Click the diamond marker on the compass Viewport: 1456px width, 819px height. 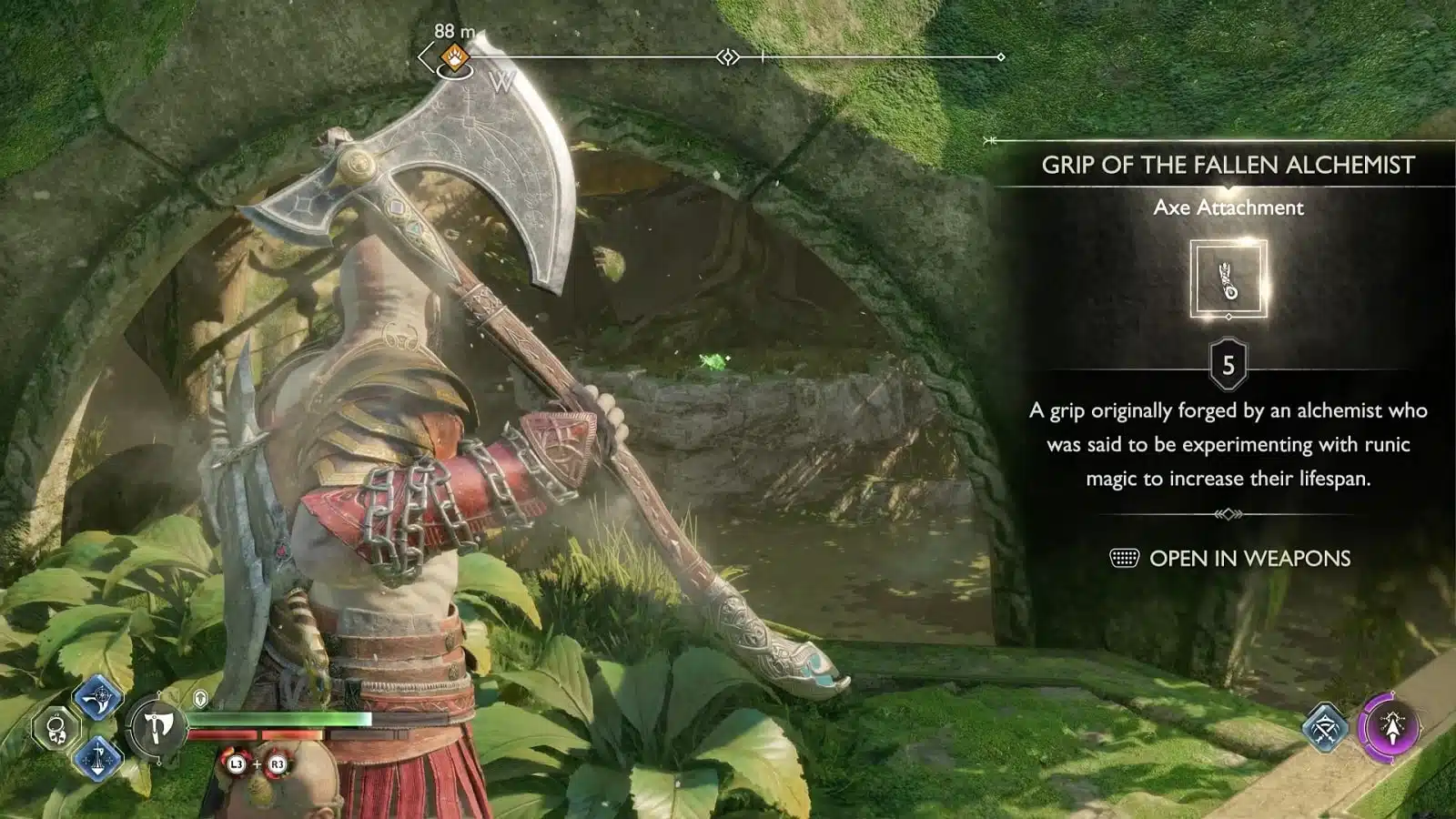(728, 57)
